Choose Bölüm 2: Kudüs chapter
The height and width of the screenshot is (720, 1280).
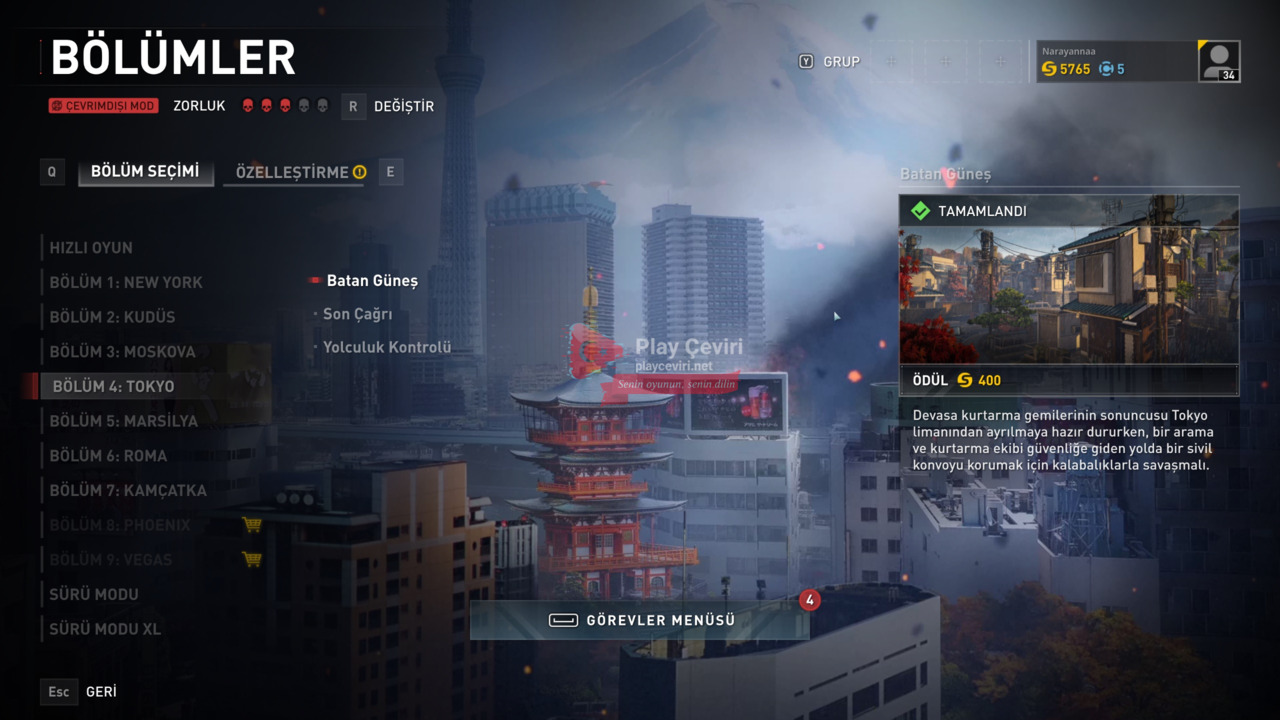112,317
